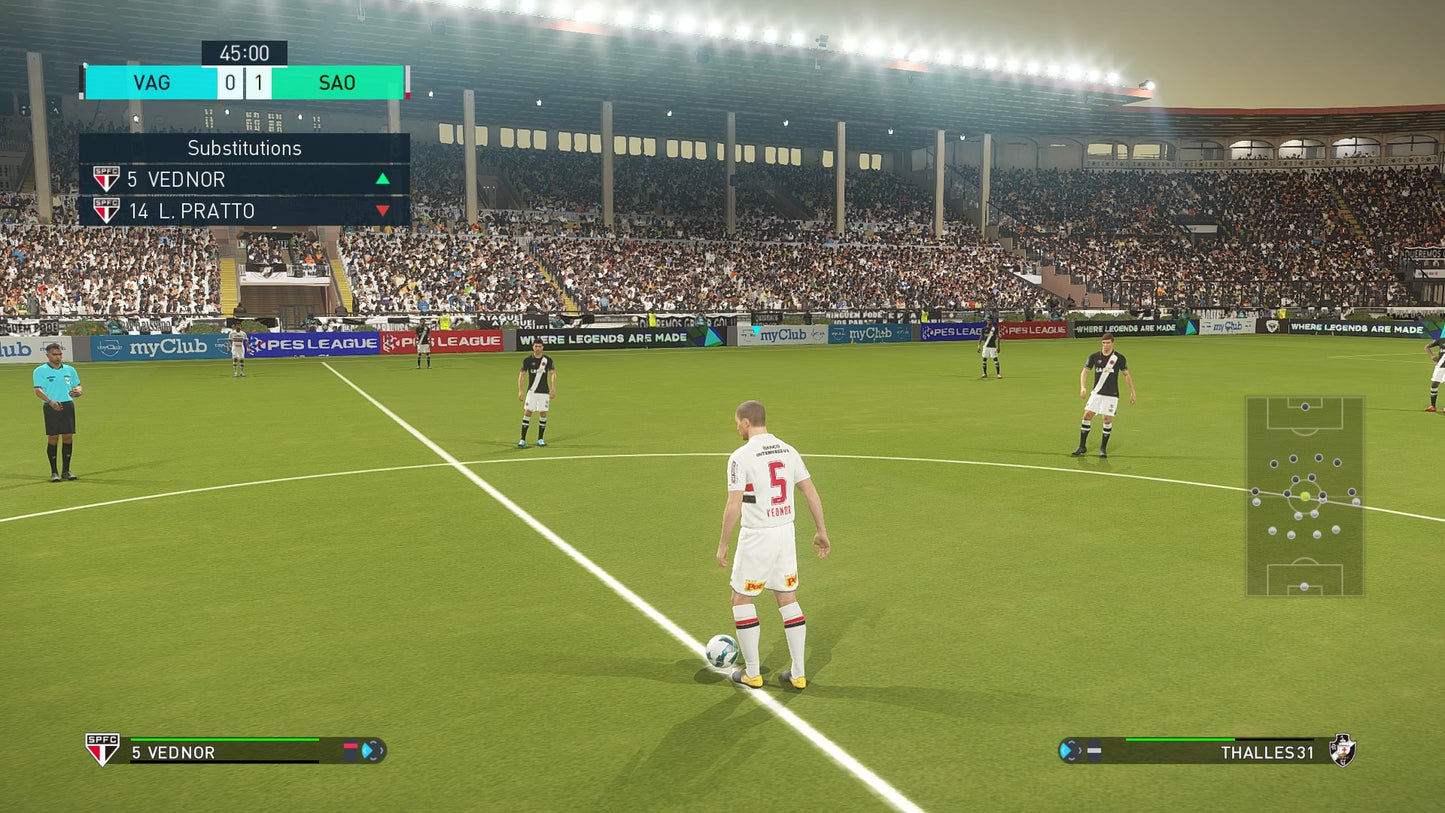Viewport: 1445px width, 813px height.
Task: Click the Vasco crest on the bottom-right bar
Action: pos(1342,749)
